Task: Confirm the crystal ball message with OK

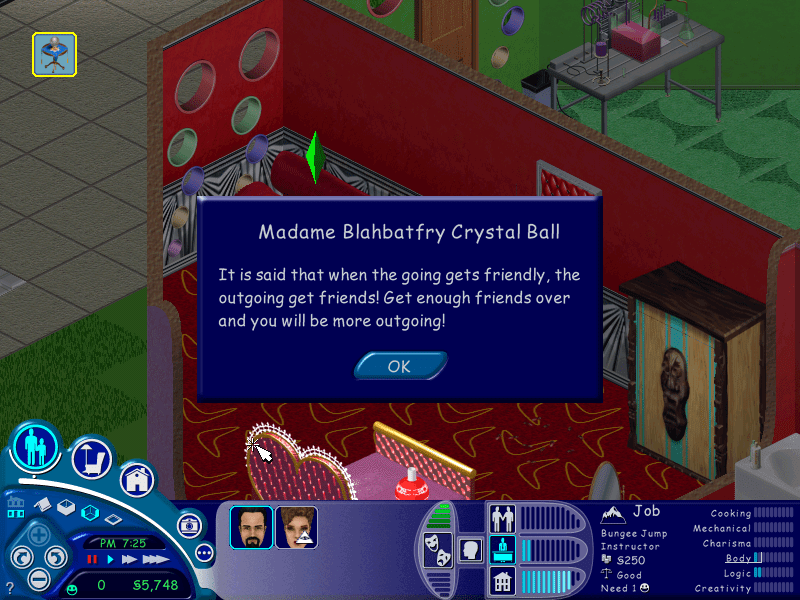Action: coord(400,366)
